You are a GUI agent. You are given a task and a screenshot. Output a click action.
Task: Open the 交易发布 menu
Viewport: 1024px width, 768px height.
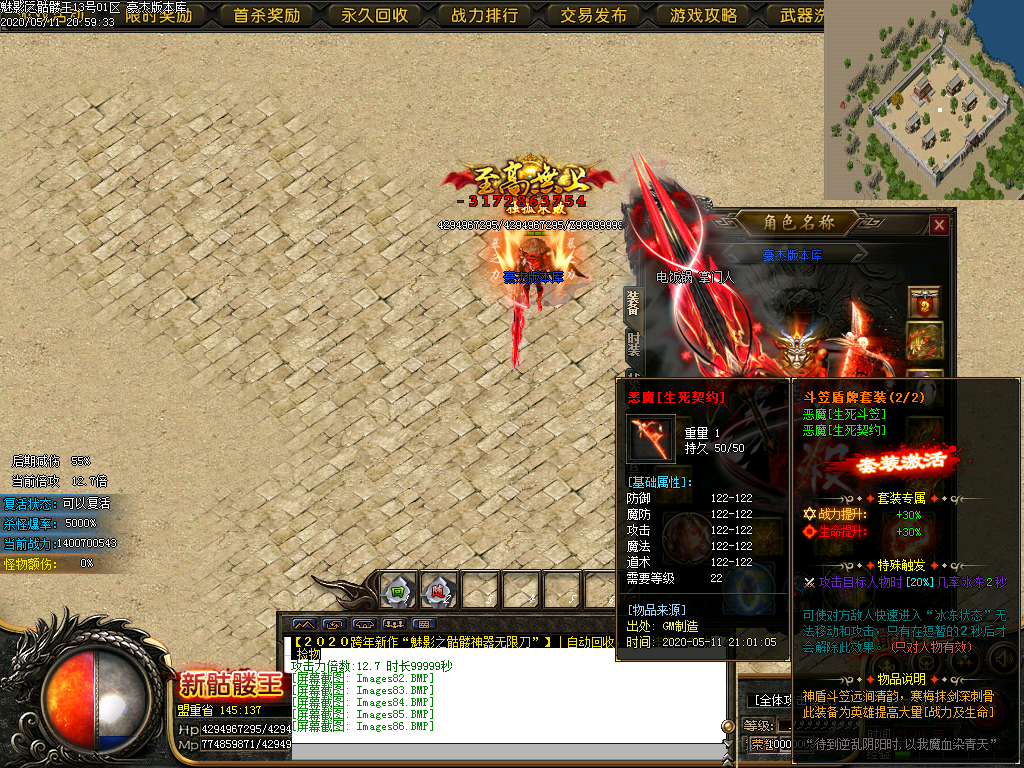[593, 15]
